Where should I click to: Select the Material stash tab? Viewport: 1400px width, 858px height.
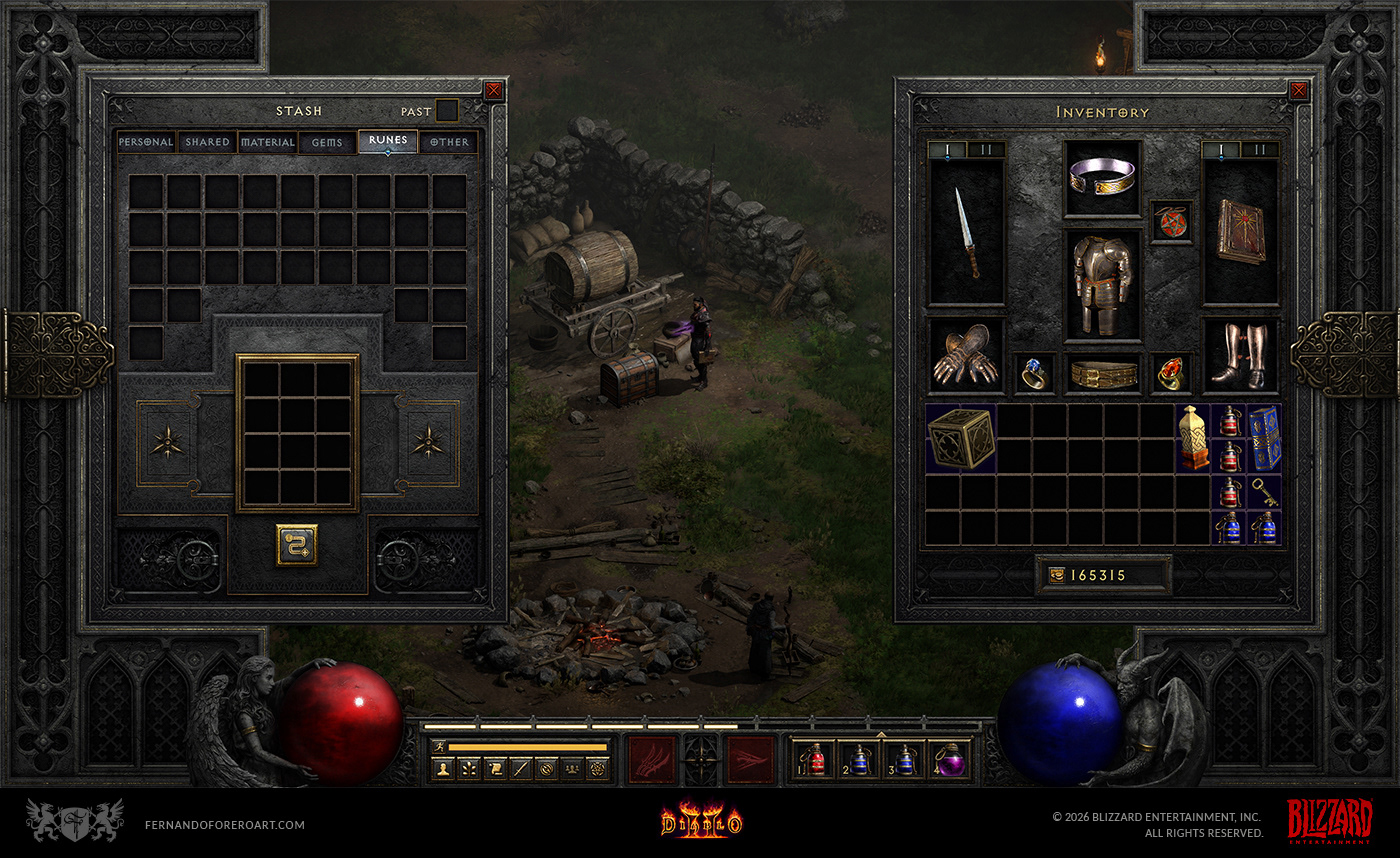268,142
